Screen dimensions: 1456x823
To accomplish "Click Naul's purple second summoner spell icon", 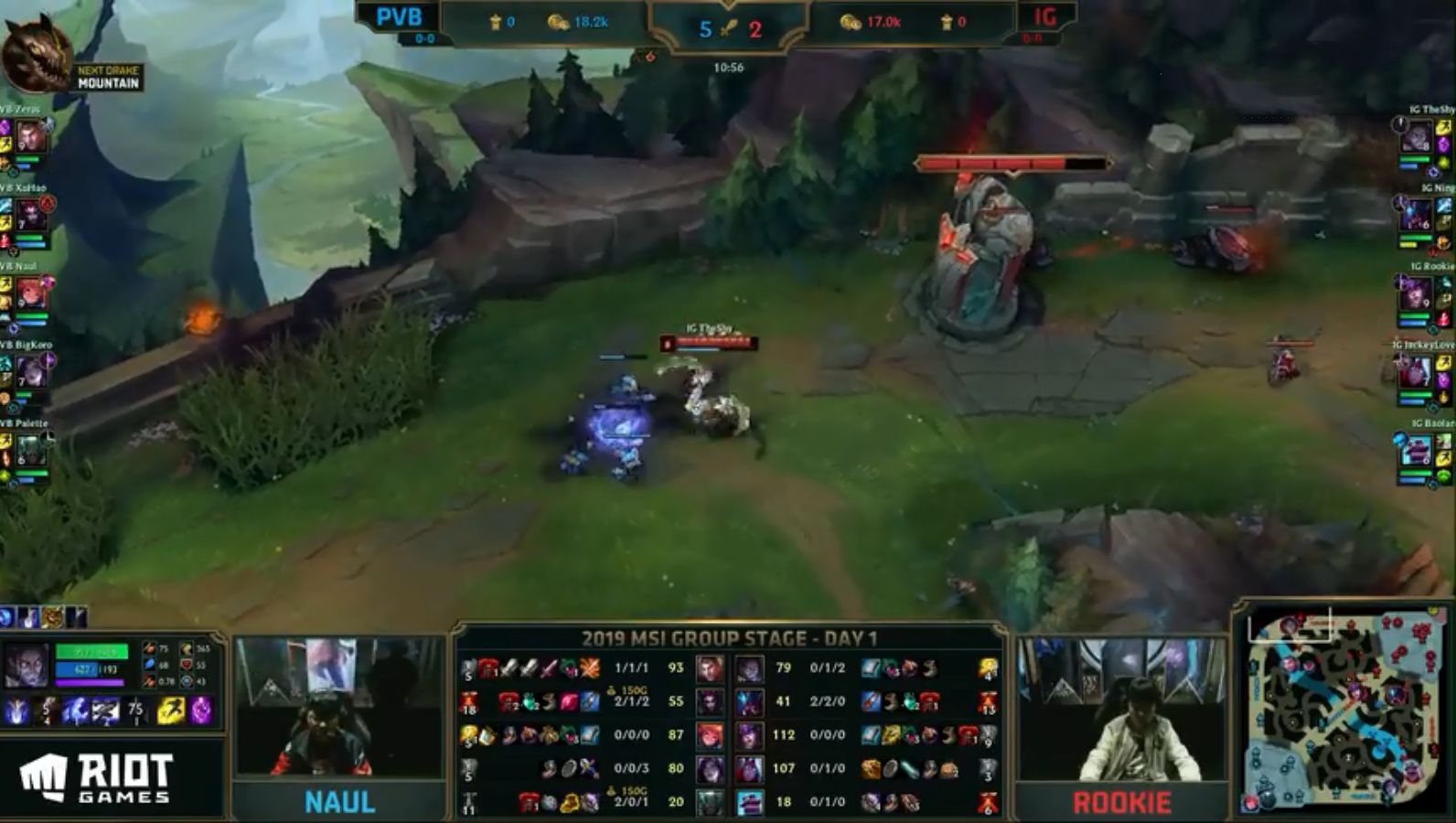I will (x=199, y=711).
